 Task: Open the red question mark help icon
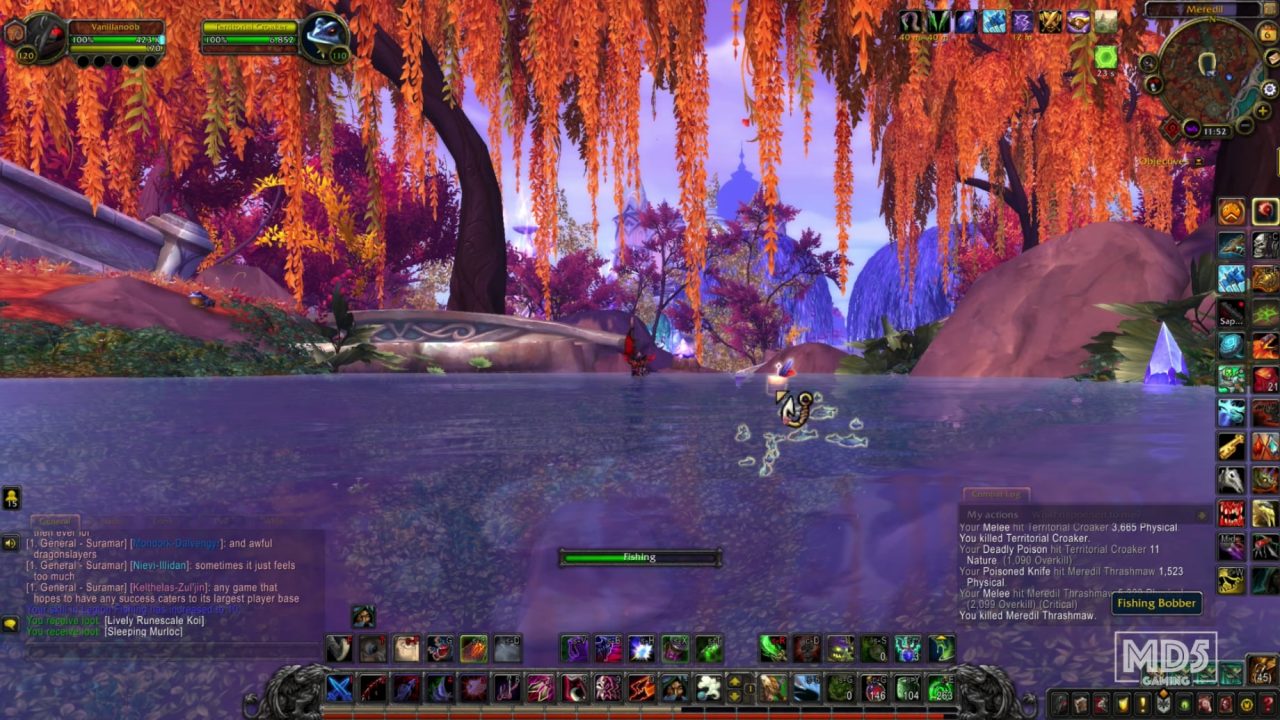[1266, 702]
